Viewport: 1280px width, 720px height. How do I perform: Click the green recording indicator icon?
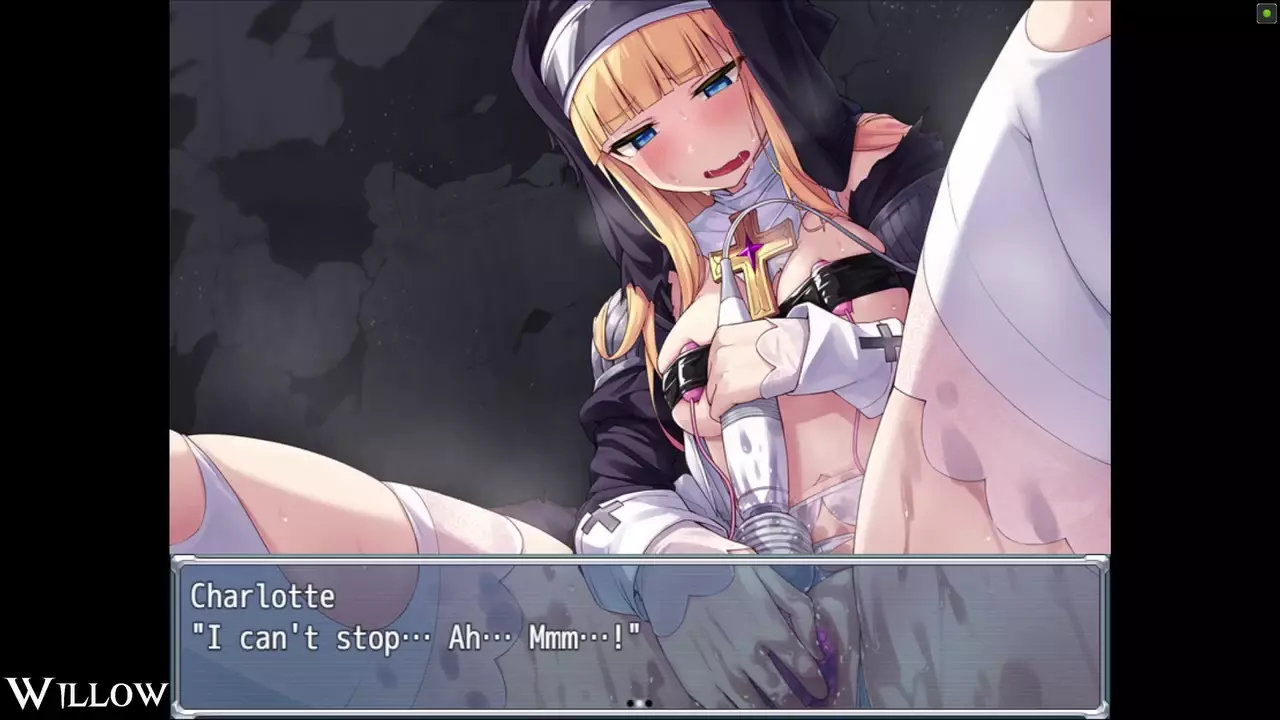tap(1265, 13)
